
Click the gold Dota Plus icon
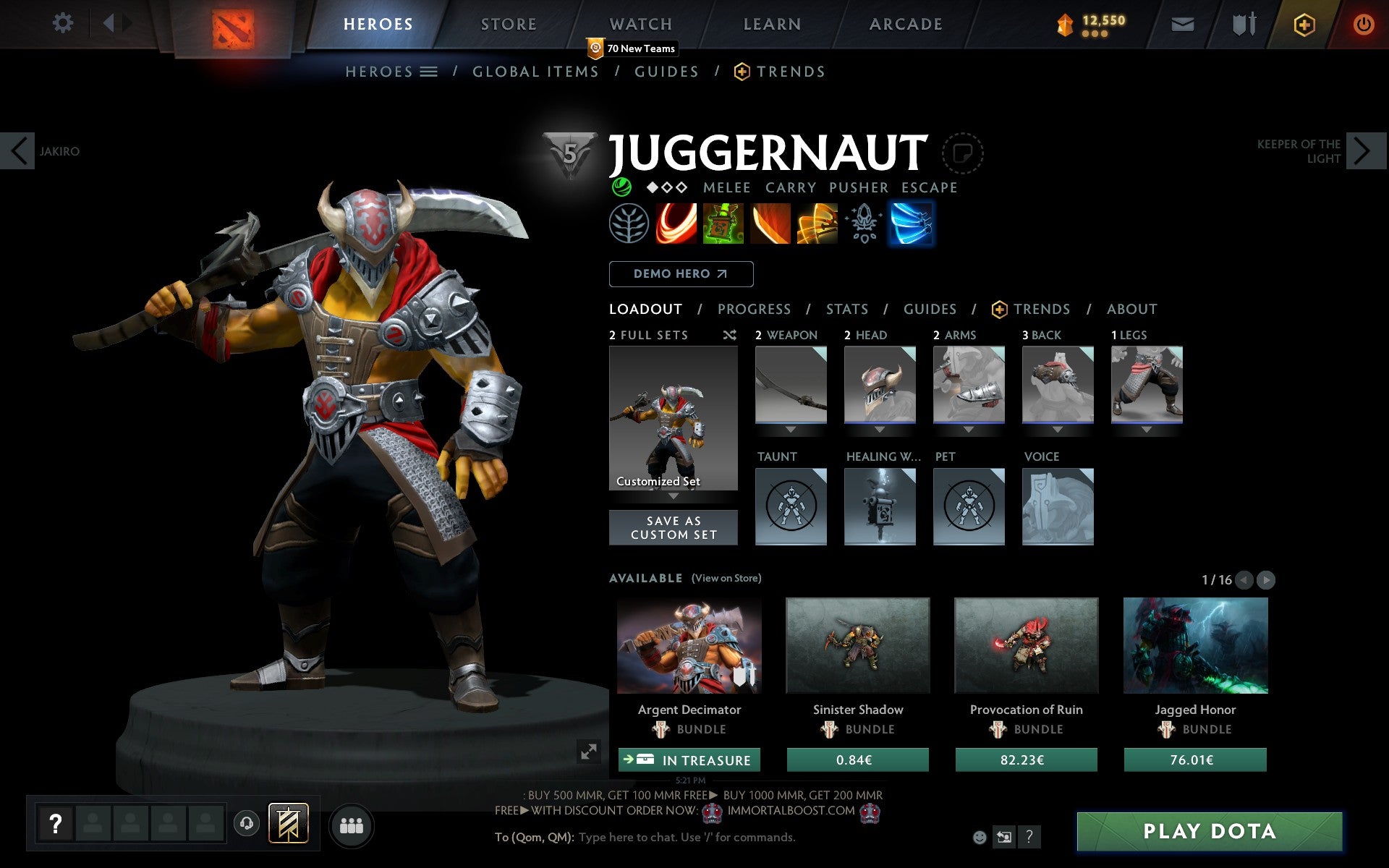point(1304,23)
